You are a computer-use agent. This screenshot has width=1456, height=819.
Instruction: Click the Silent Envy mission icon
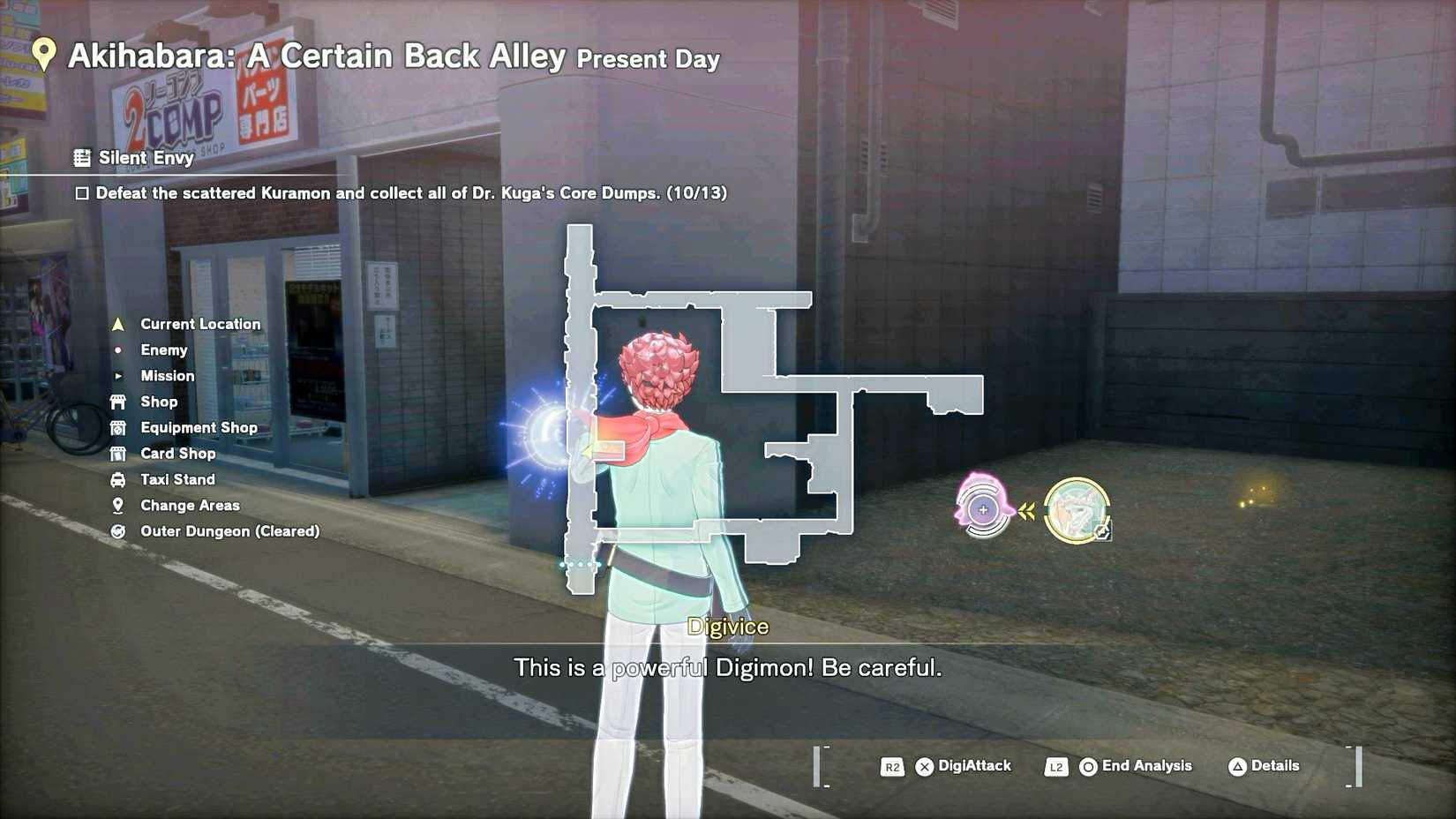coord(83,157)
